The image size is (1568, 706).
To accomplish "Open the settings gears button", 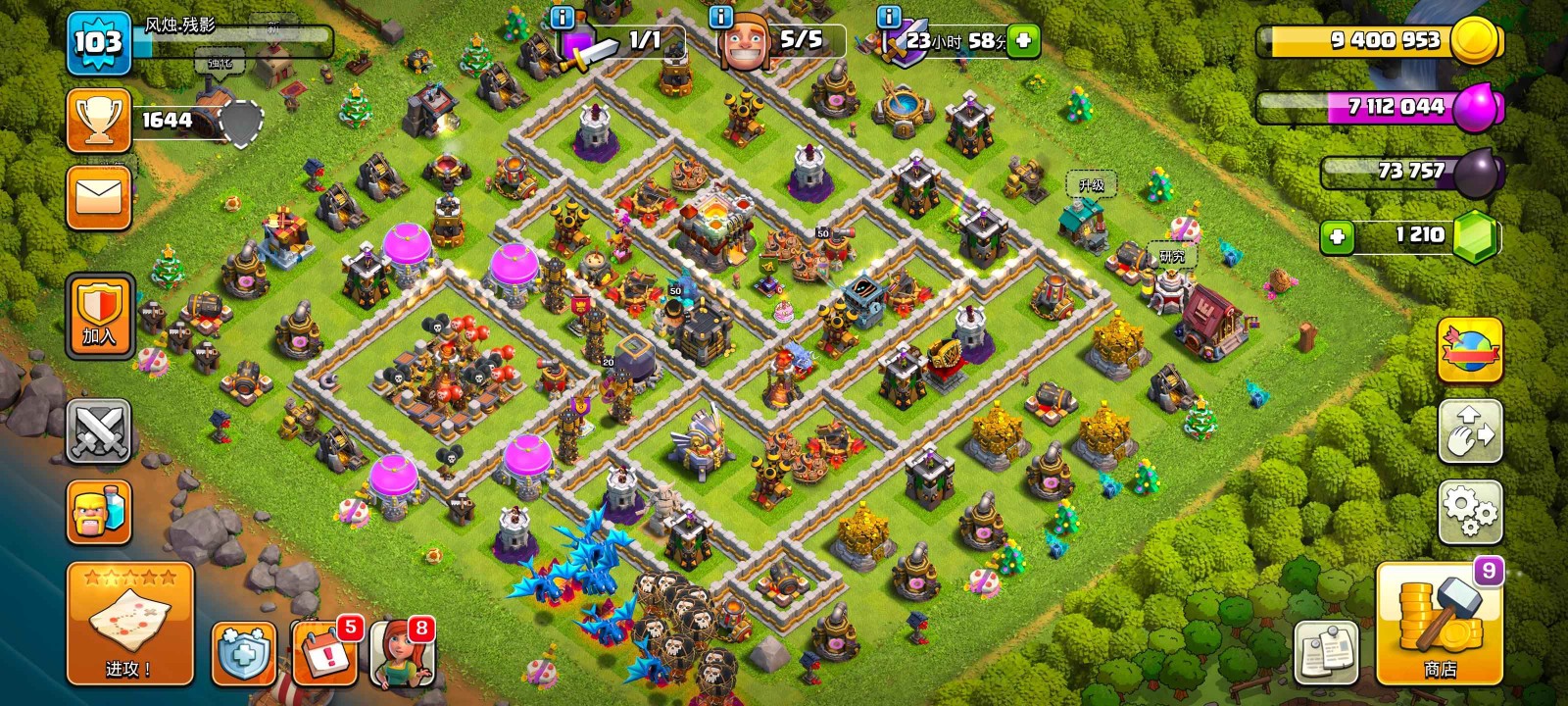I will pos(1470,512).
